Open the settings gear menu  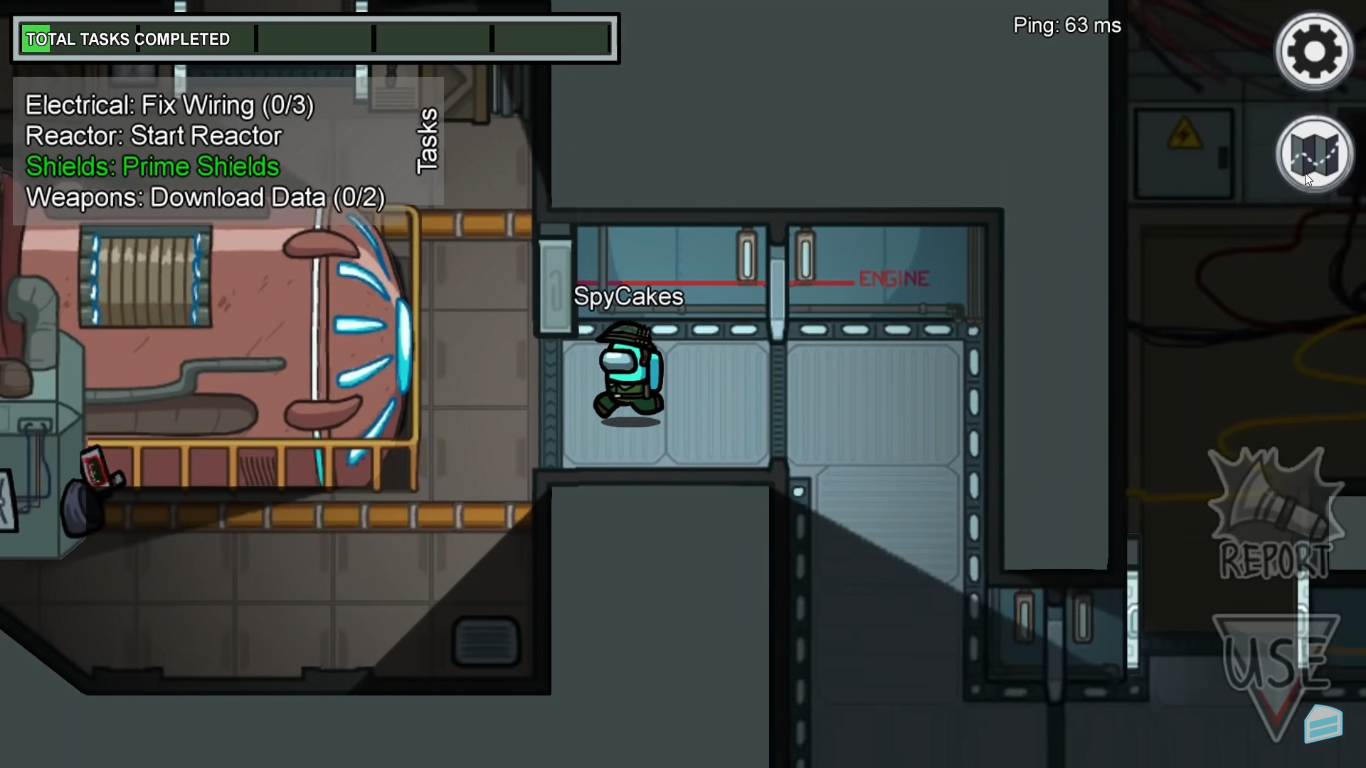pyautogui.click(x=1313, y=50)
